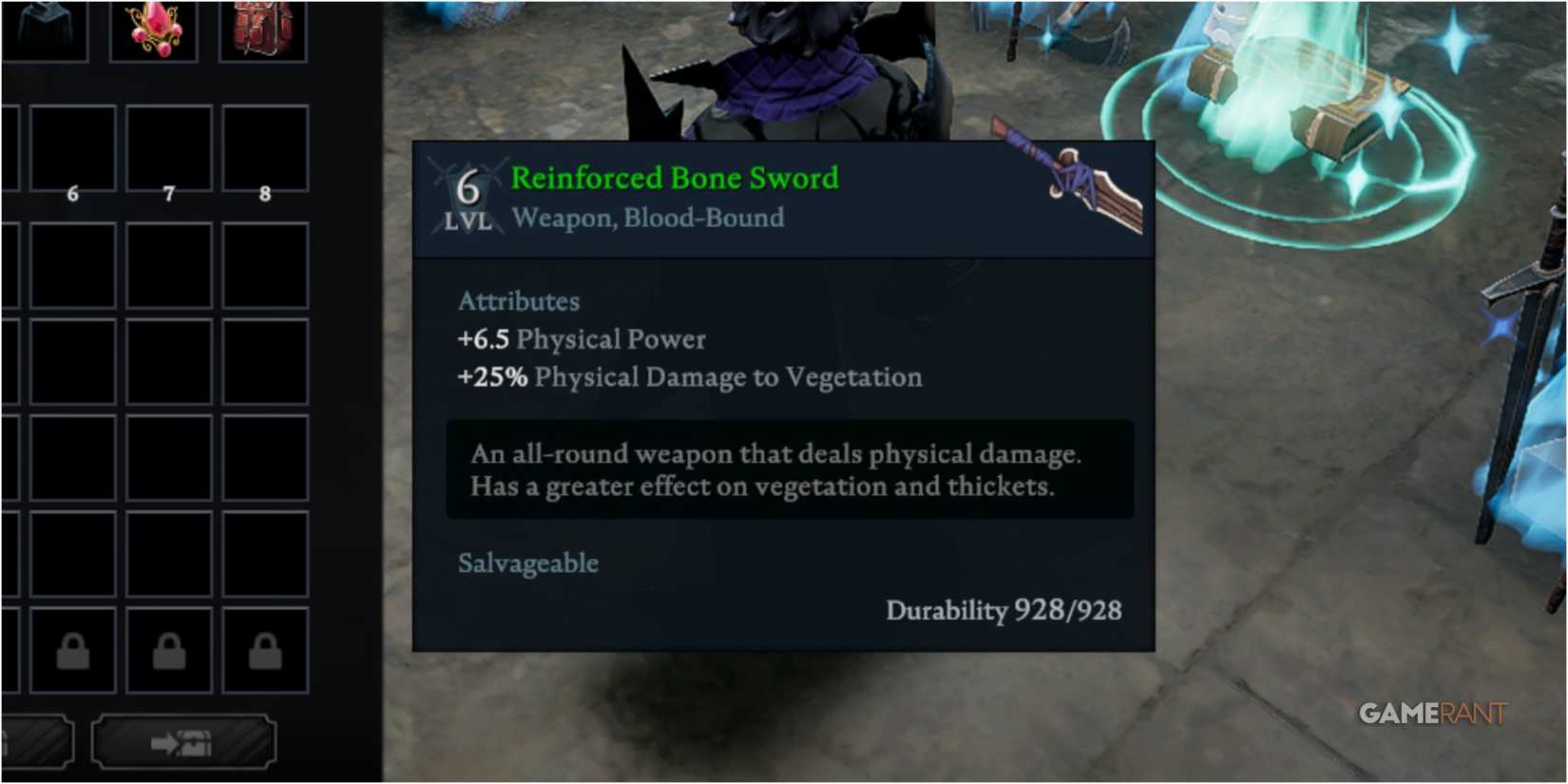The height and width of the screenshot is (784, 1568).
Task: Click the +6.5 Physical Power attribute line
Action: pos(582,339)
